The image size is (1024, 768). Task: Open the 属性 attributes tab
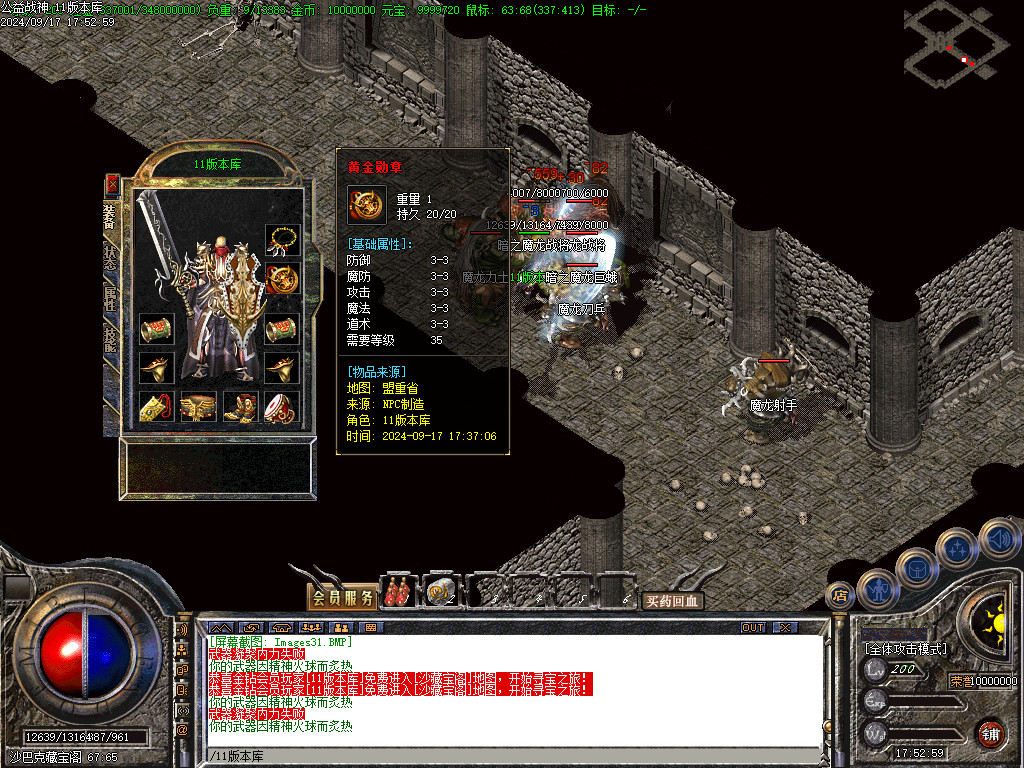(111, 298)
